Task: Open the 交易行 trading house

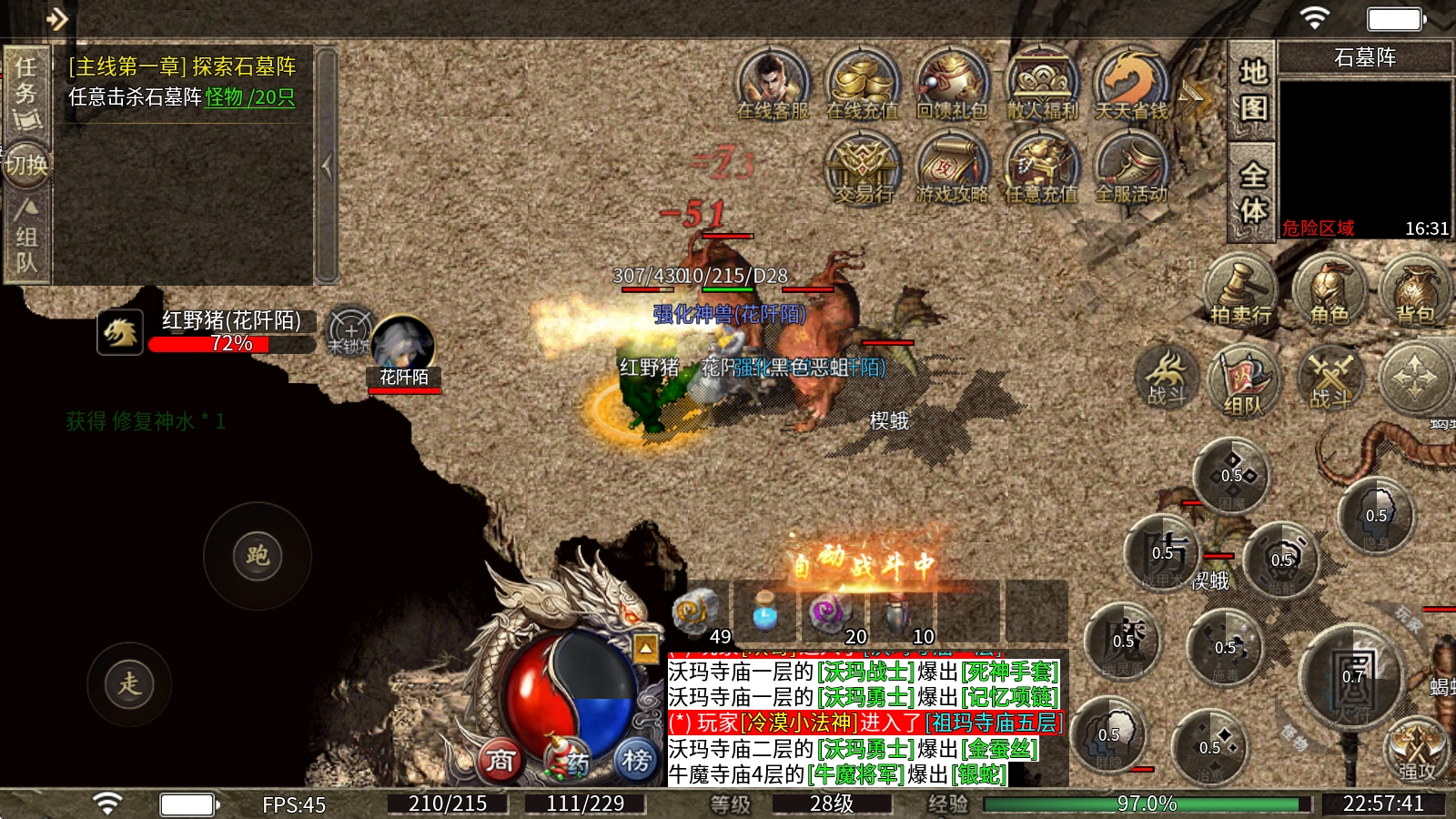Action: pos(862,168)
